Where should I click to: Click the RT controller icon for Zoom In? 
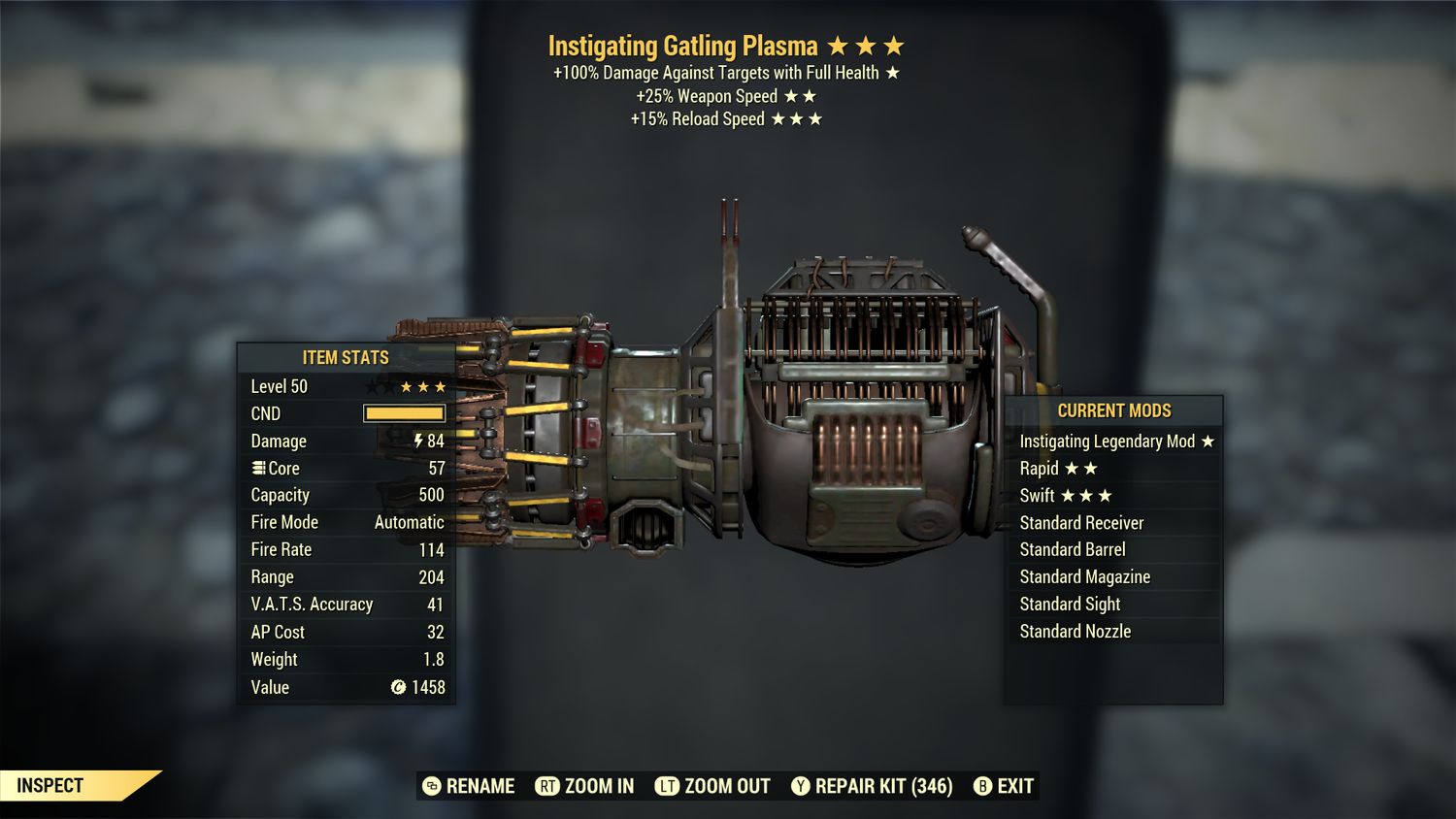(x=547, y=786)
